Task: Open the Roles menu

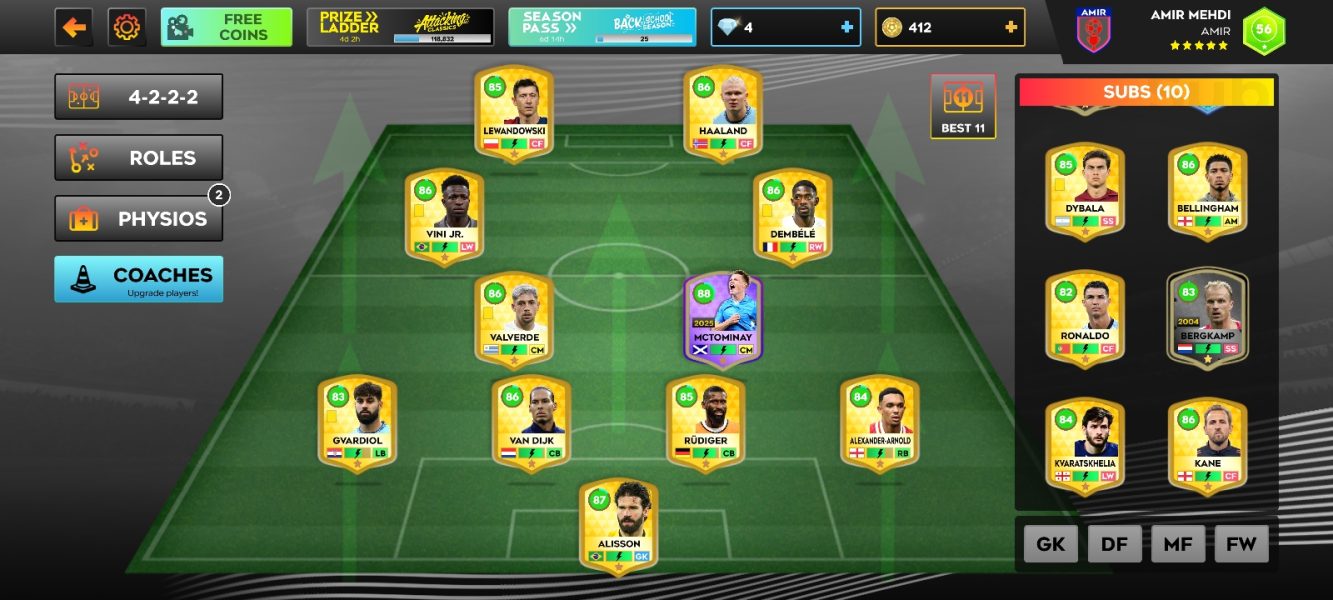Action: click(x=139, y=158)
